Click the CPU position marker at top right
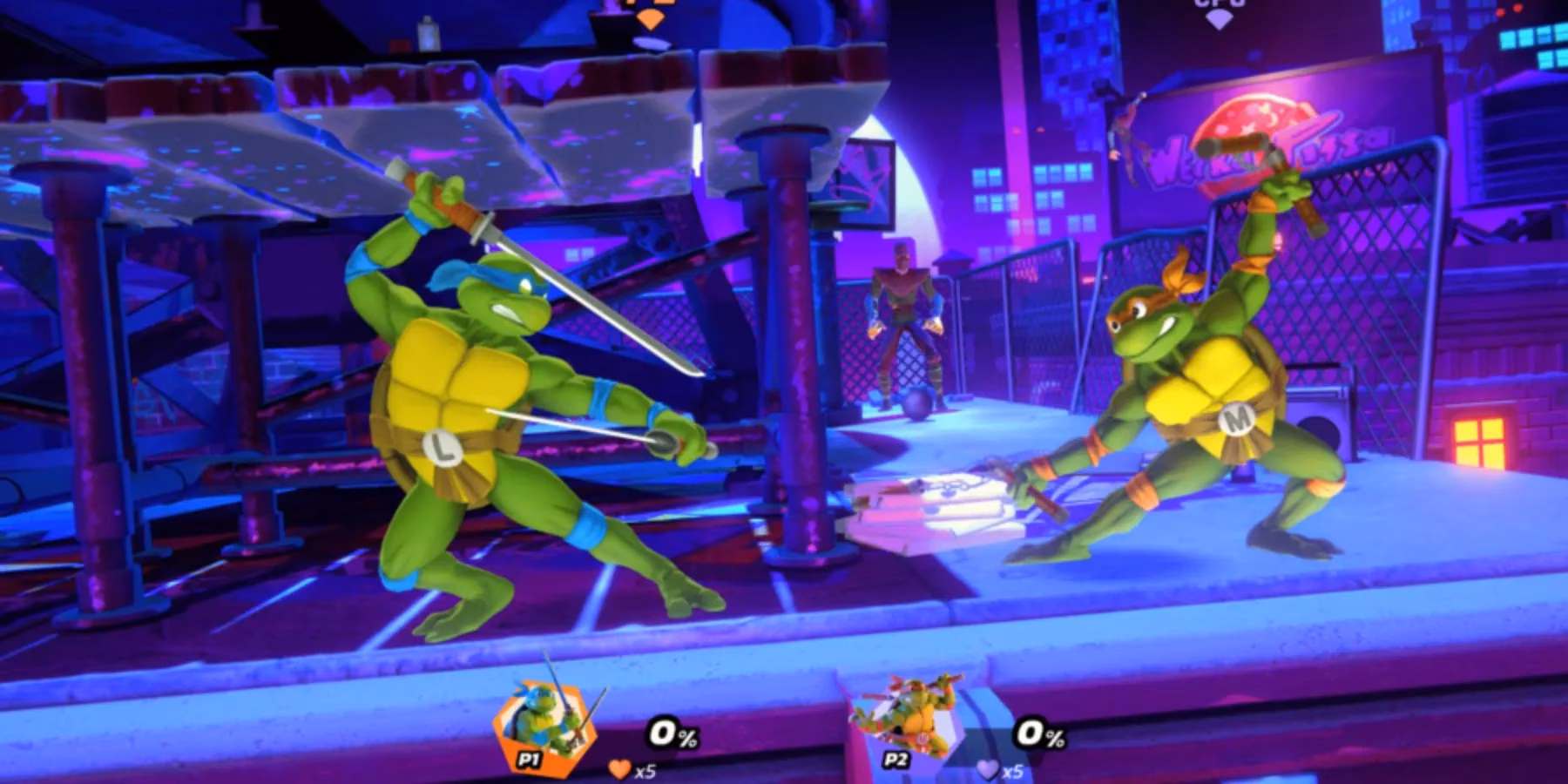Screen dimensions: 1568x784 coord(1219,17)
